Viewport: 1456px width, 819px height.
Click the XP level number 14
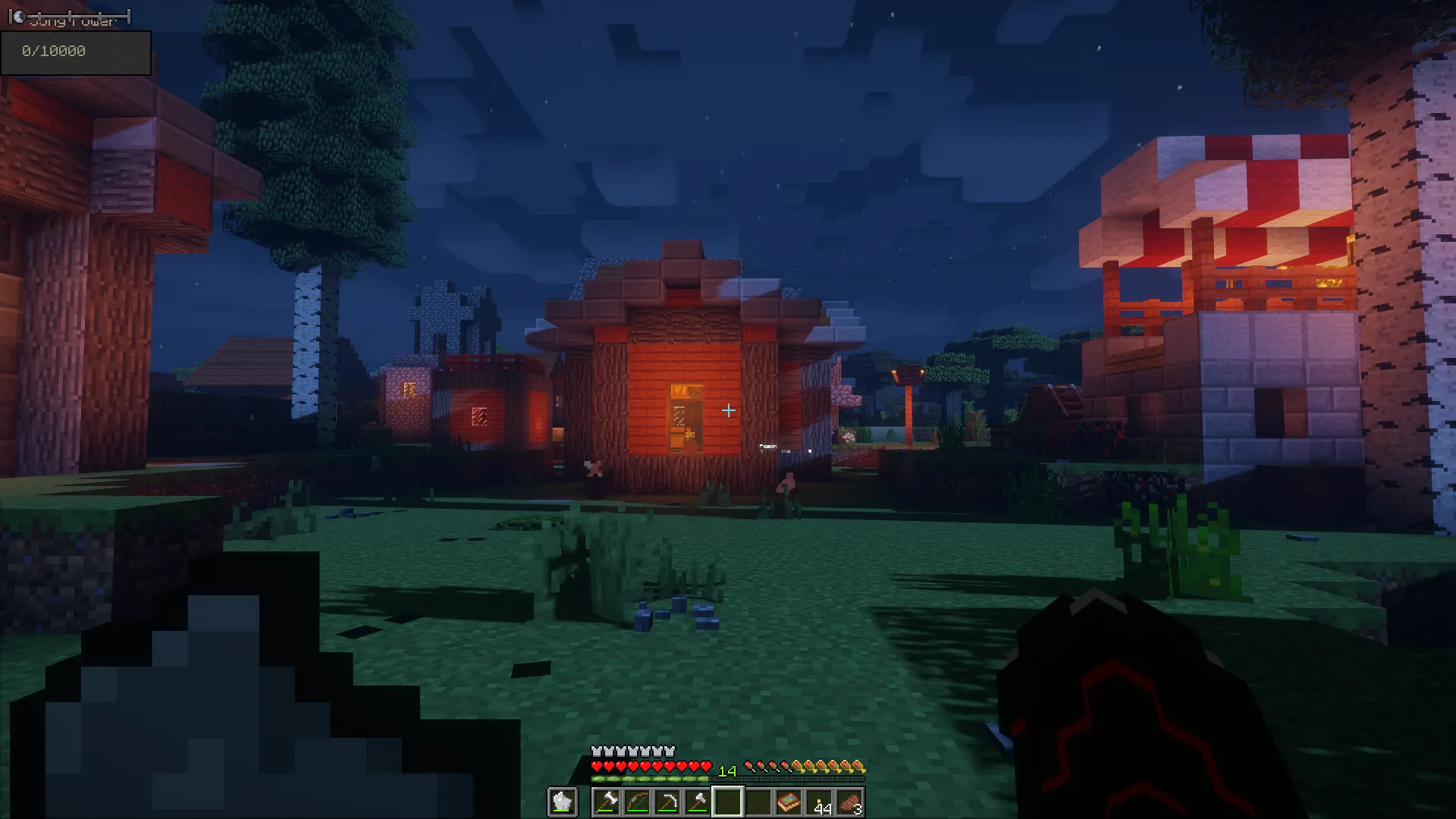click(x=727, y=770)
